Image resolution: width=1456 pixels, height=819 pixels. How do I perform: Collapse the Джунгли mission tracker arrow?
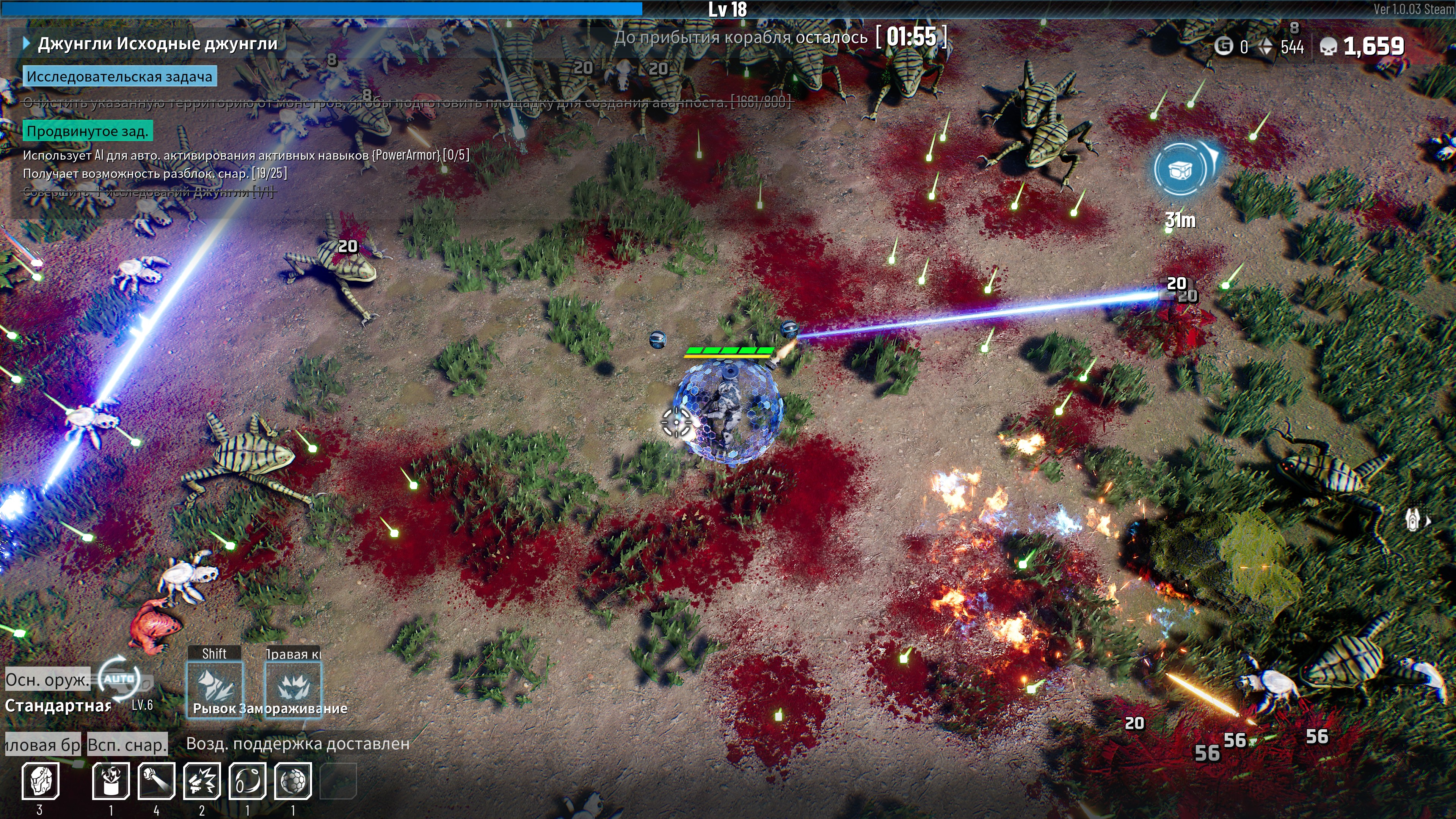point(26,44)
